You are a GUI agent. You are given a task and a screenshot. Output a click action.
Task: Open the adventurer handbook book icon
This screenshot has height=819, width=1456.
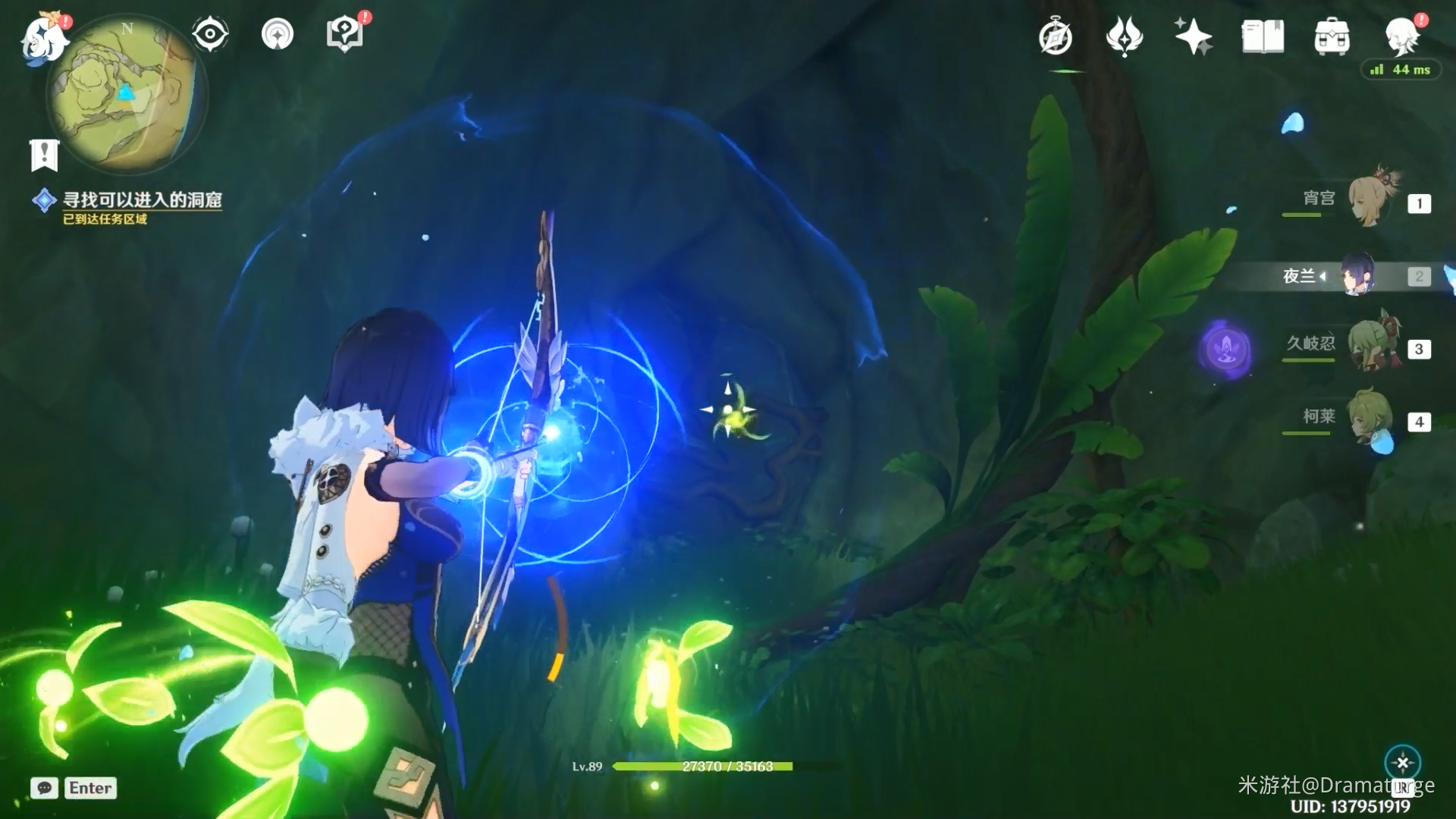point(1263,36)
